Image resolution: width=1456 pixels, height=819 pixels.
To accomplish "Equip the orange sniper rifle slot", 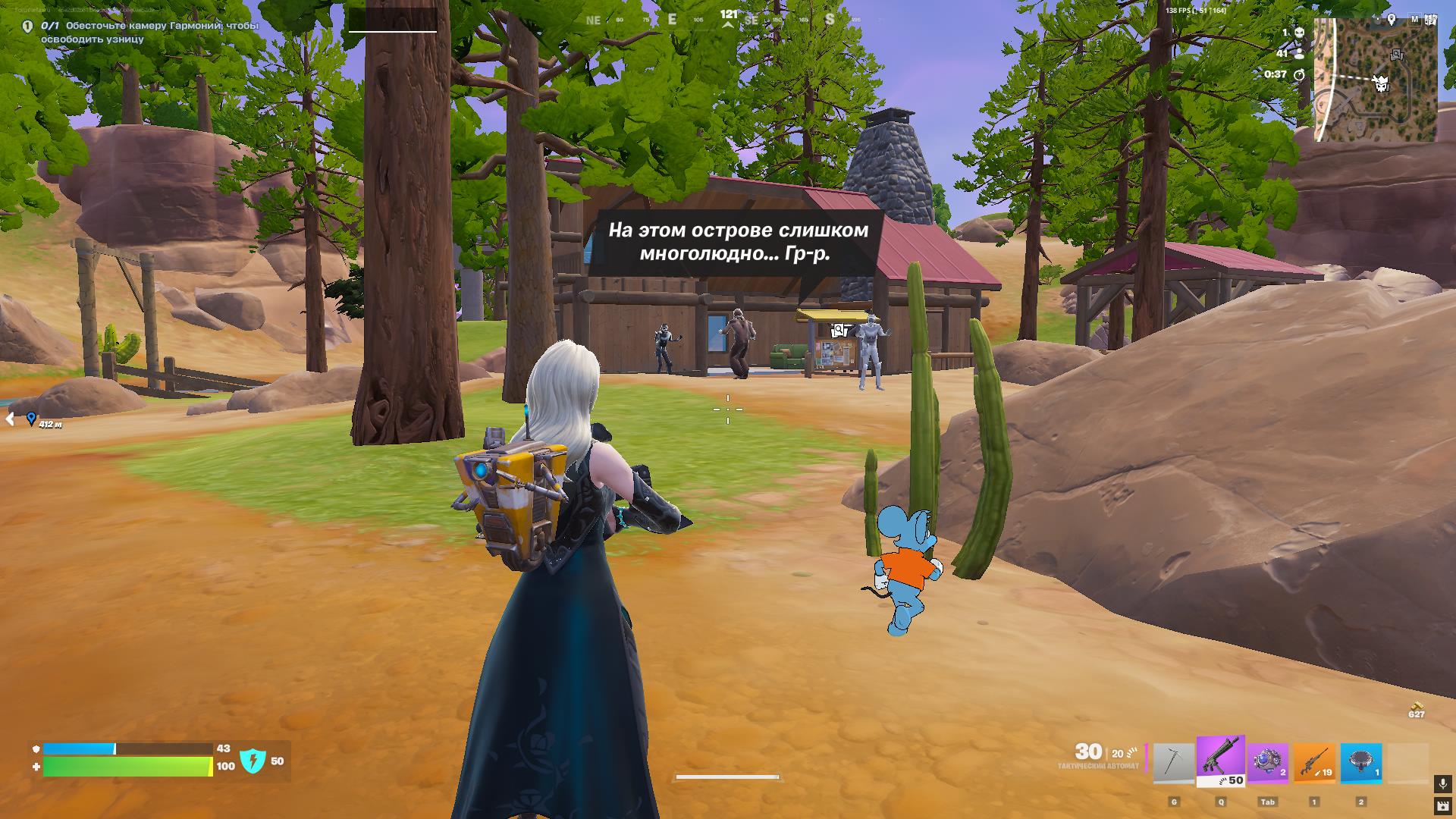I will (x=1315, y=762).
